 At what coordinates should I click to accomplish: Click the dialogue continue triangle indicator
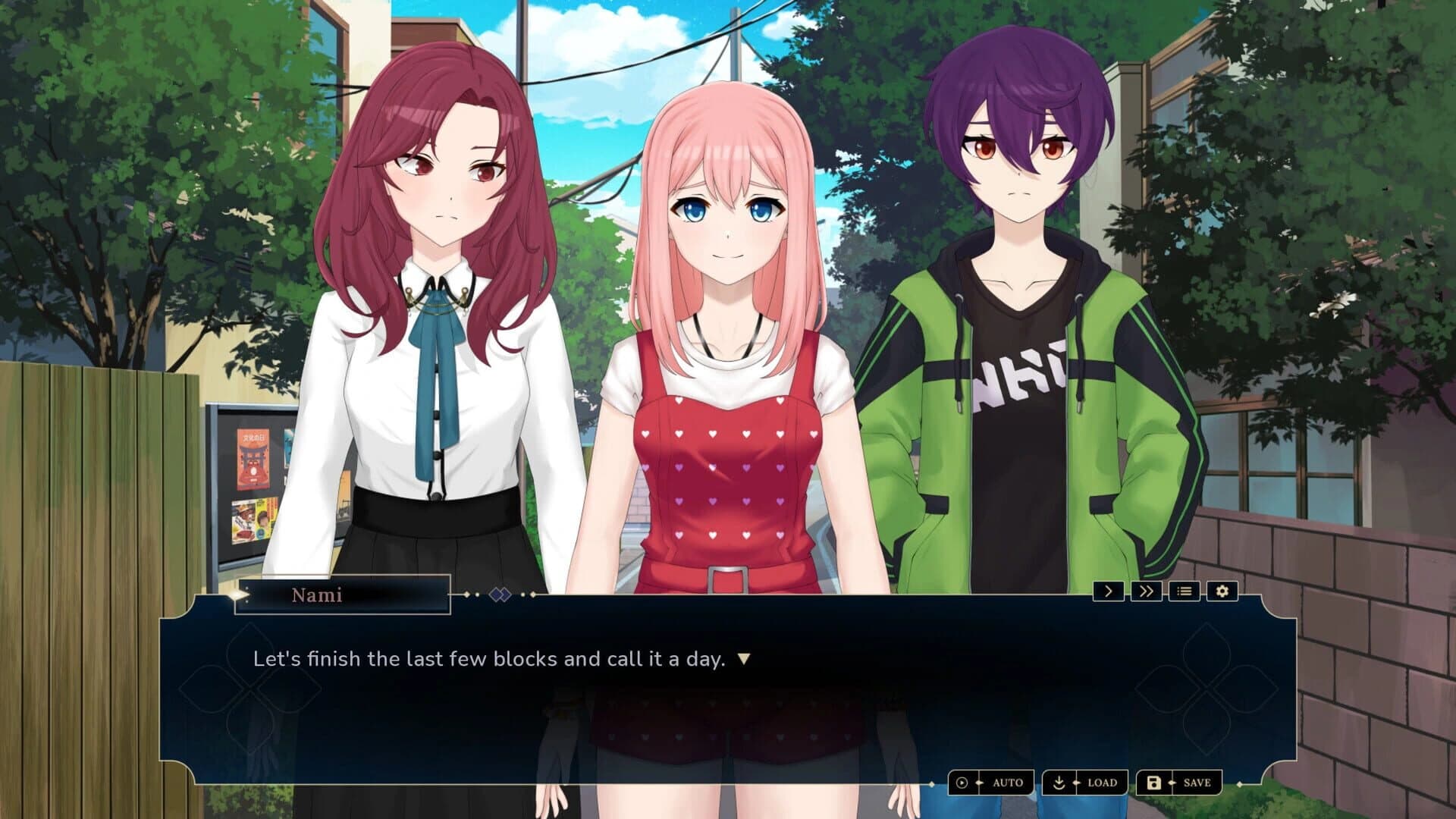coord(744,659)
